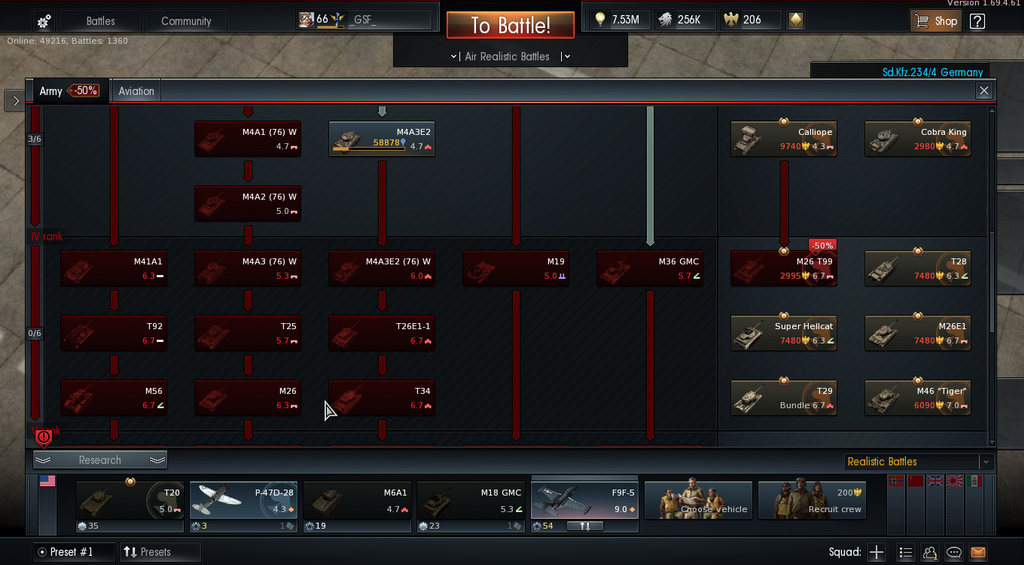This screenshot has height=565, width=1024.
Task: Switch to the Aviation tab
Action: pyautogui.click(x=136, y=91)
